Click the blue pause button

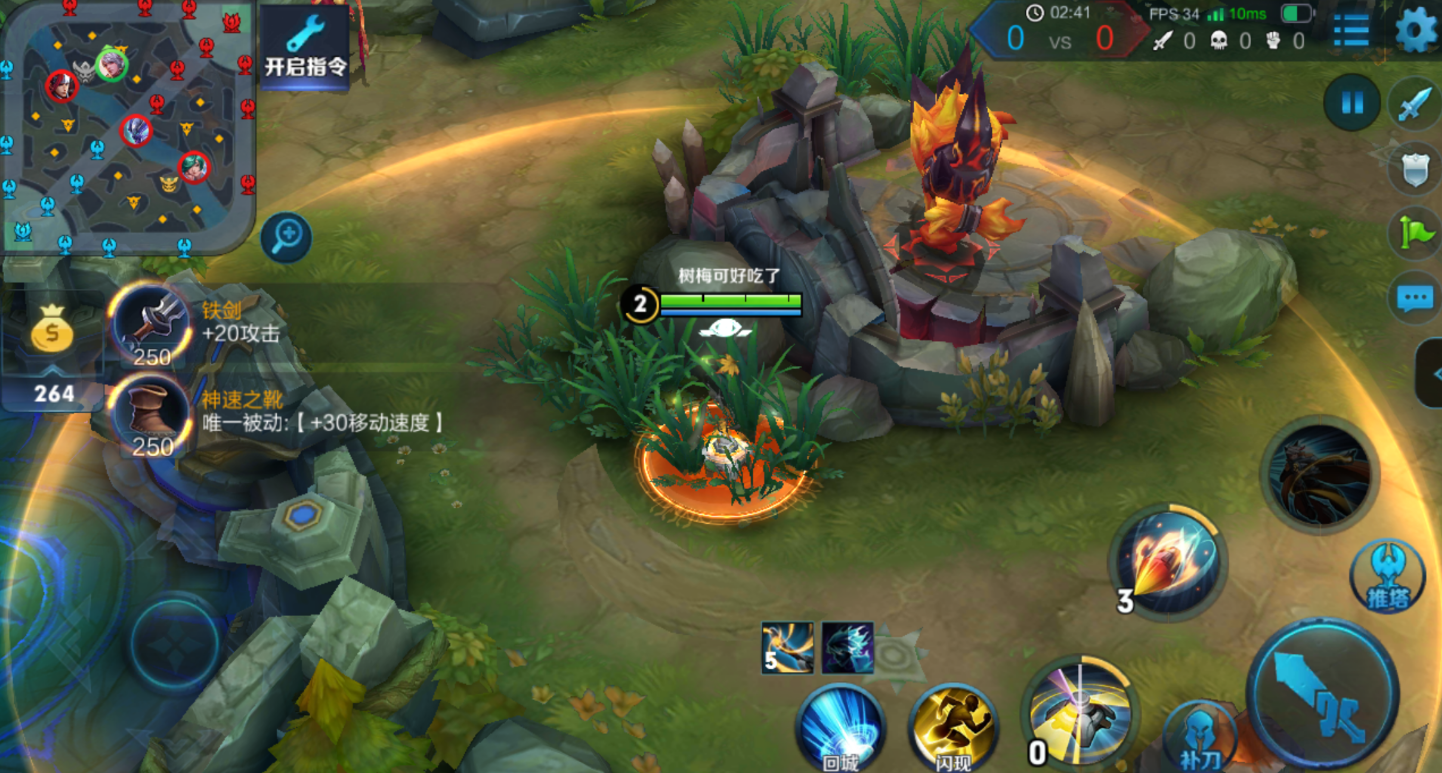[x=1352, y=102]
